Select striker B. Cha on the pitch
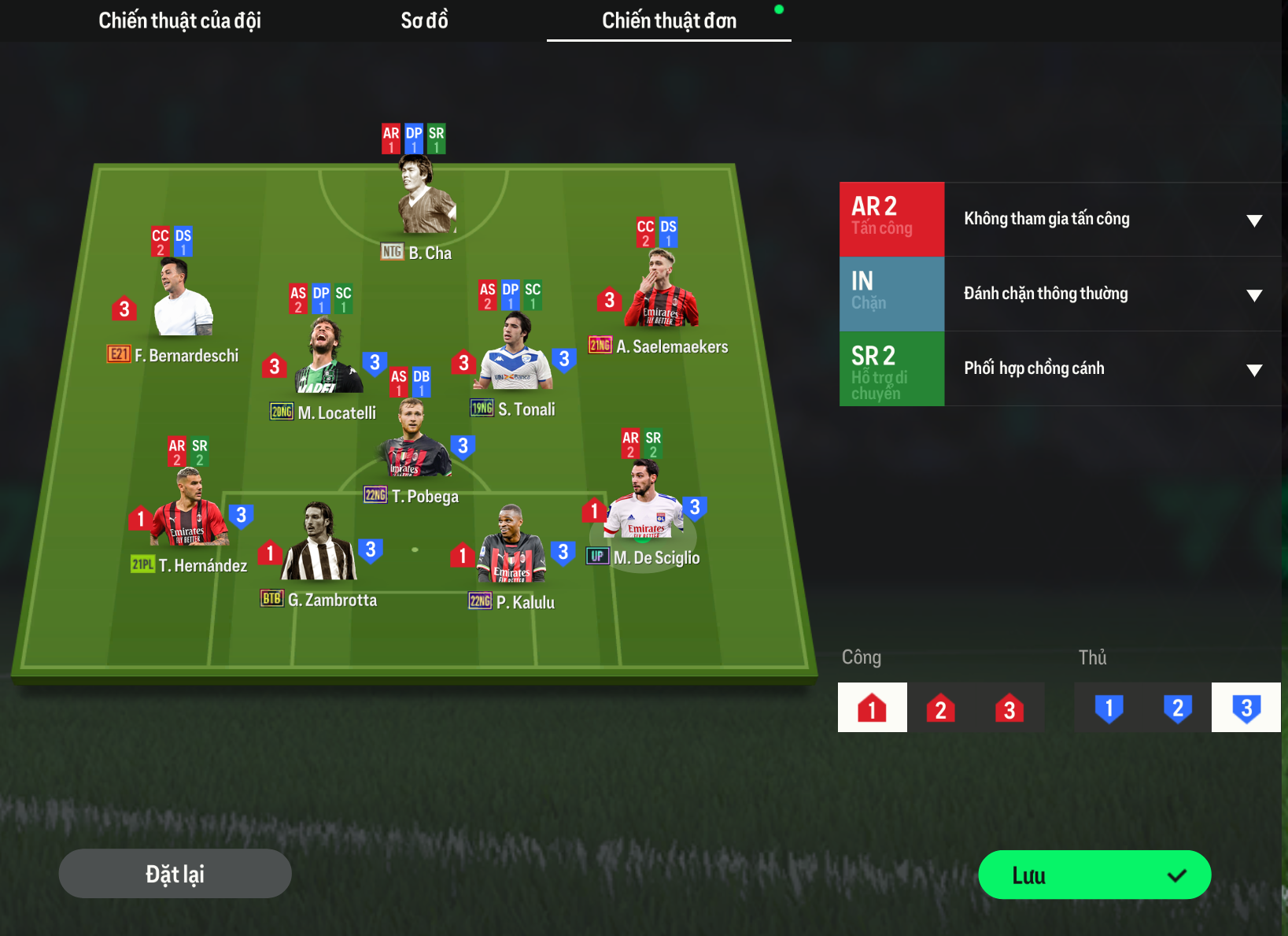Image resolution: width=1288 pixels, height=936 pixels. point(426,197)
